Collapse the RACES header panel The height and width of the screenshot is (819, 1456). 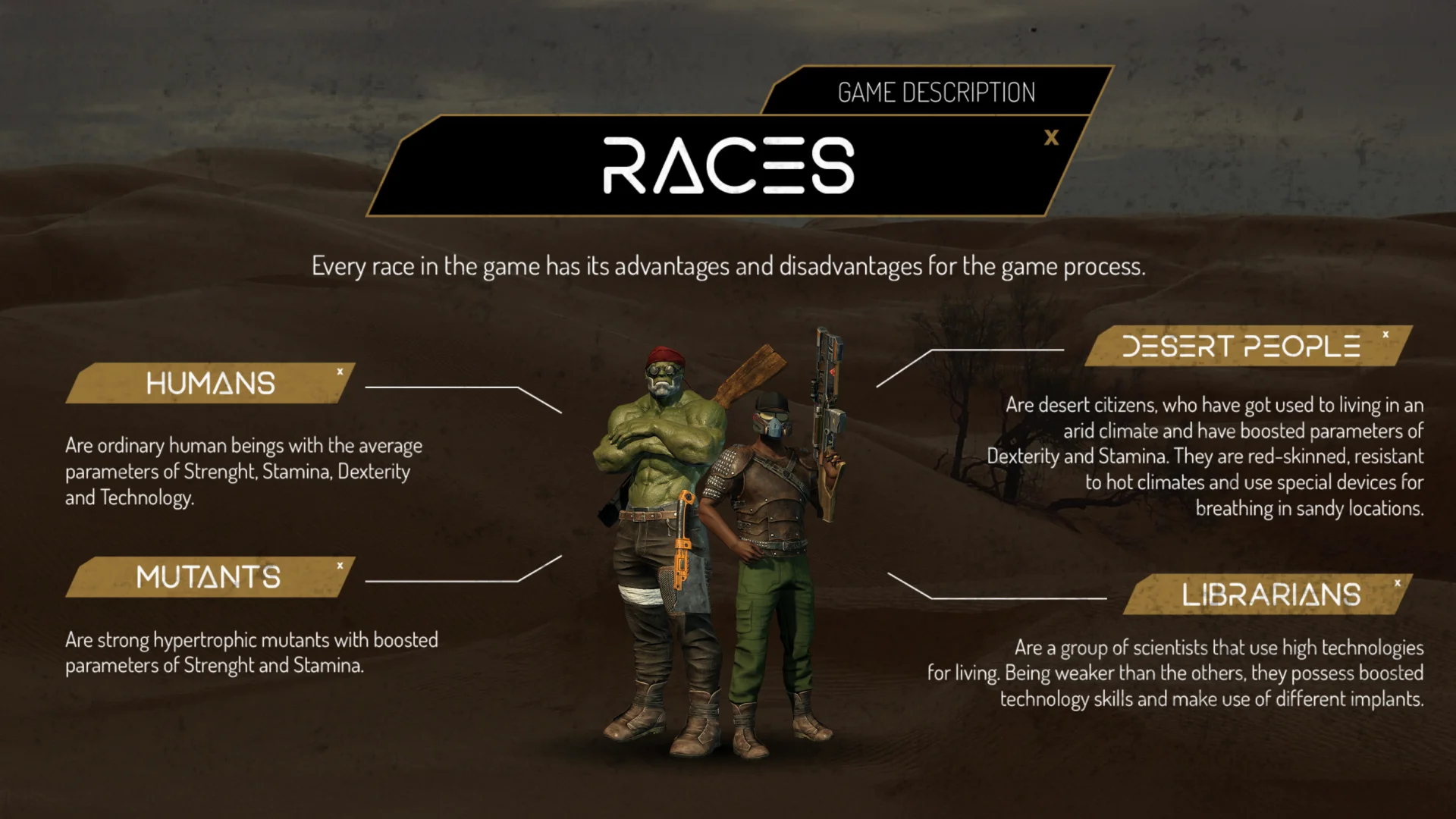coord(728,165)
